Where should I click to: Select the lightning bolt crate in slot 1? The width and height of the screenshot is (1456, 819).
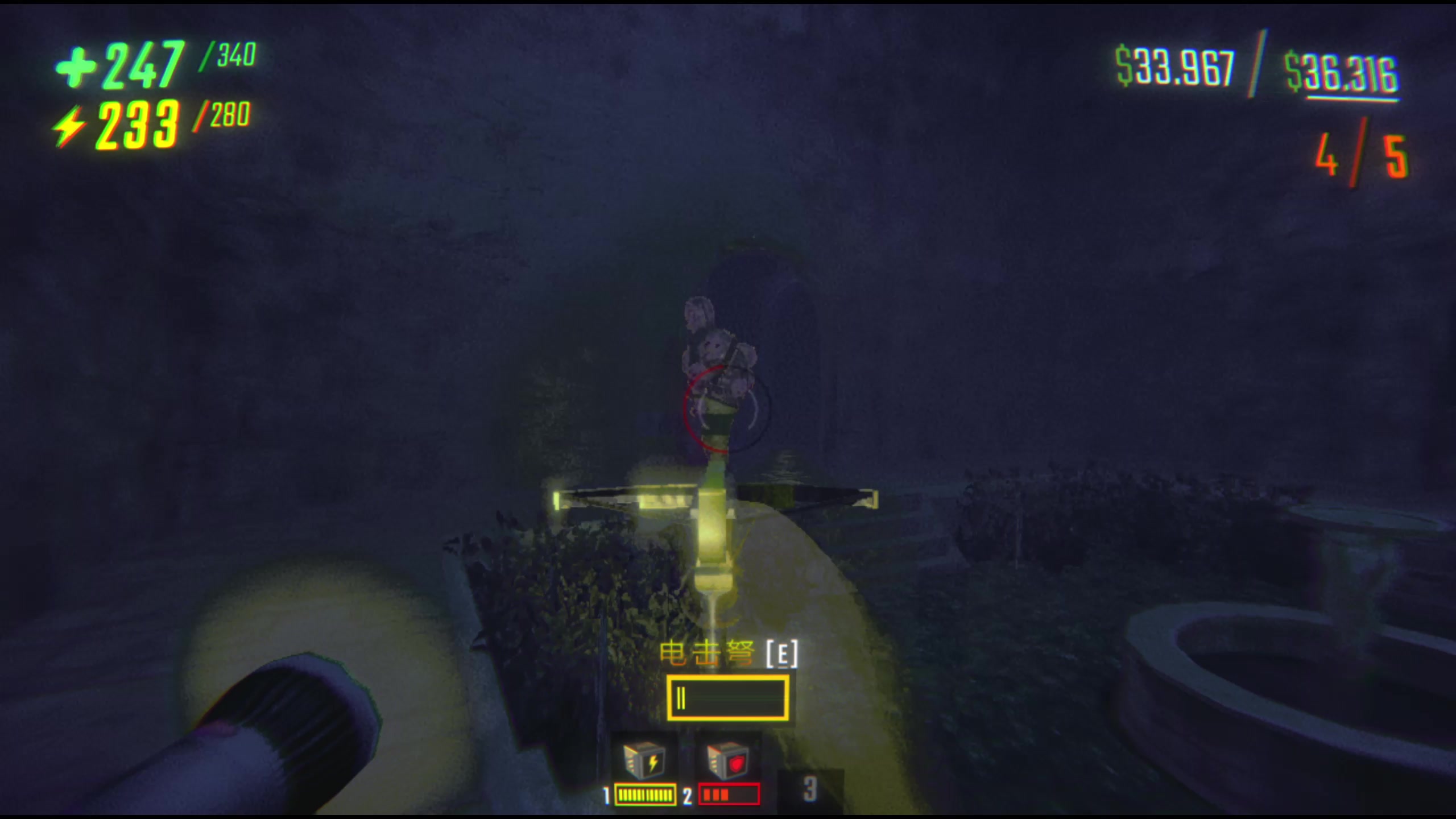(644, 762)
